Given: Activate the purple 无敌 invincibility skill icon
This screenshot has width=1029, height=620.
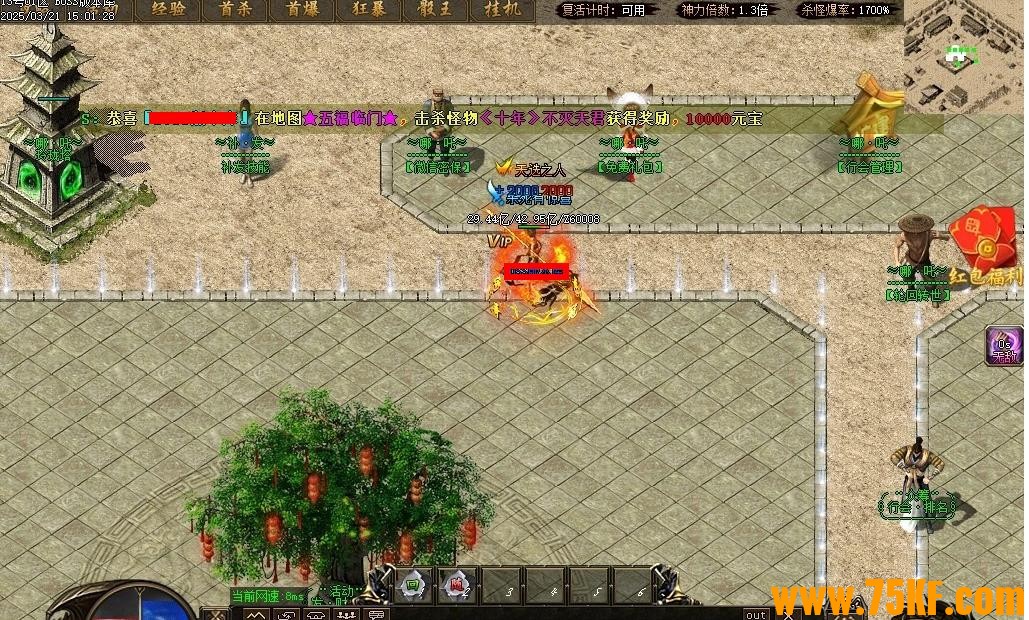Looking at the screenshot, I should 1002,345.
